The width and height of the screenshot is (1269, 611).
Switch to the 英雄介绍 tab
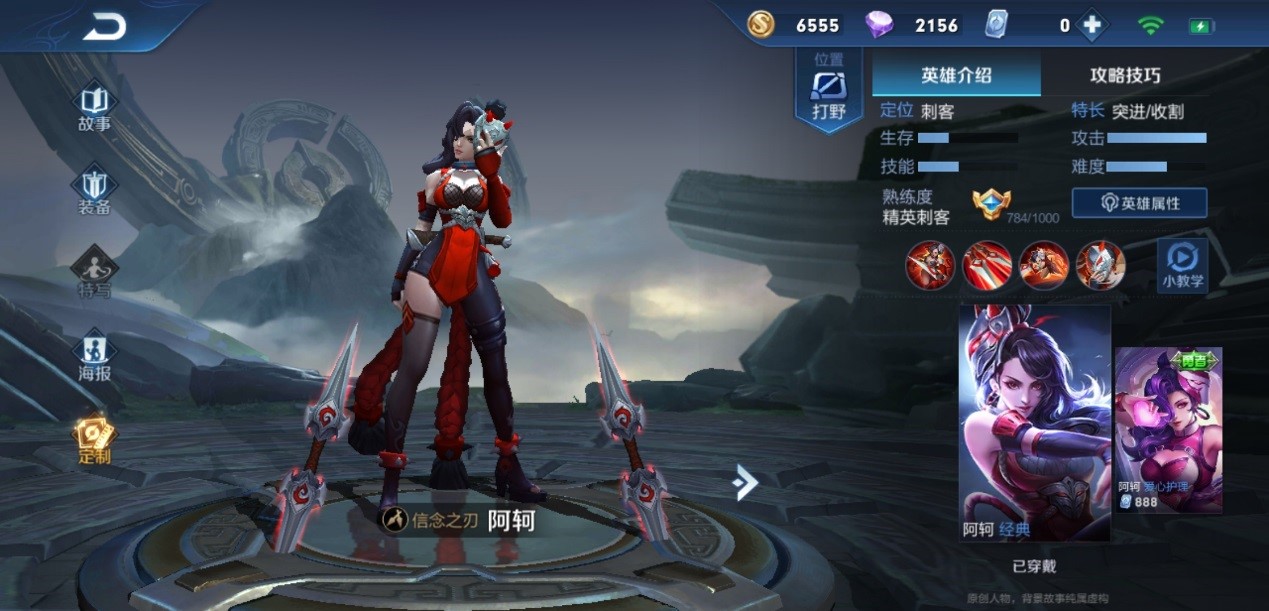[x=956, y=75]
